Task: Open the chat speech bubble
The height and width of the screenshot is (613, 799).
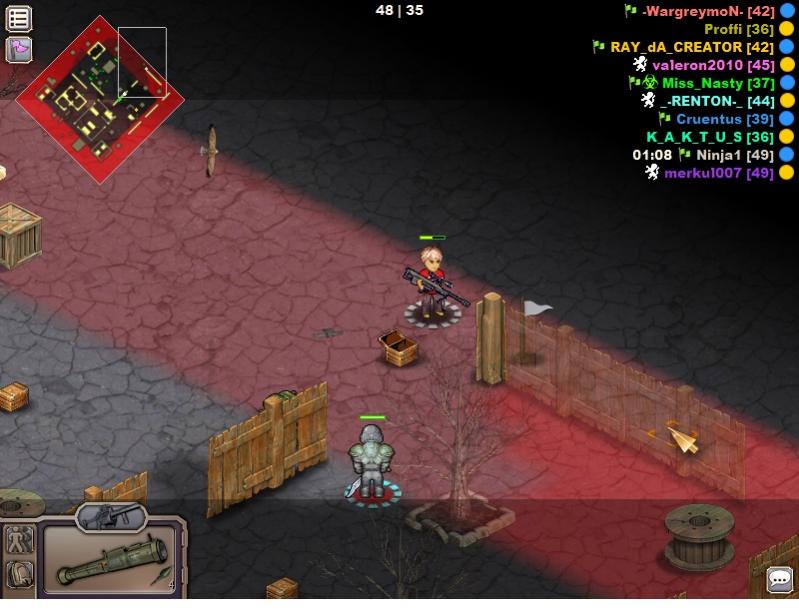Action: tap(780, 579)
